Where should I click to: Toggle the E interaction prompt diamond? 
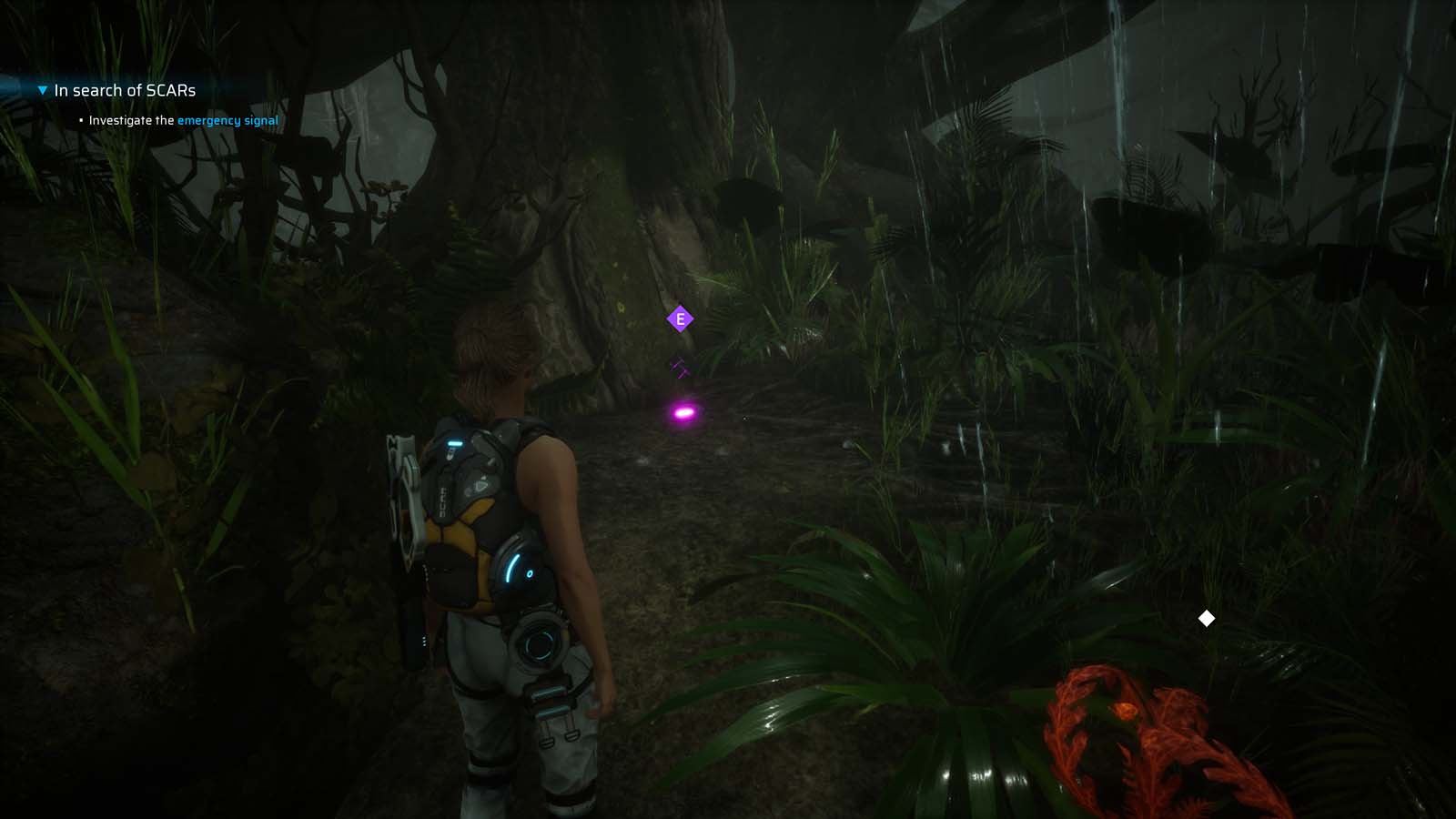coord(679,319)
